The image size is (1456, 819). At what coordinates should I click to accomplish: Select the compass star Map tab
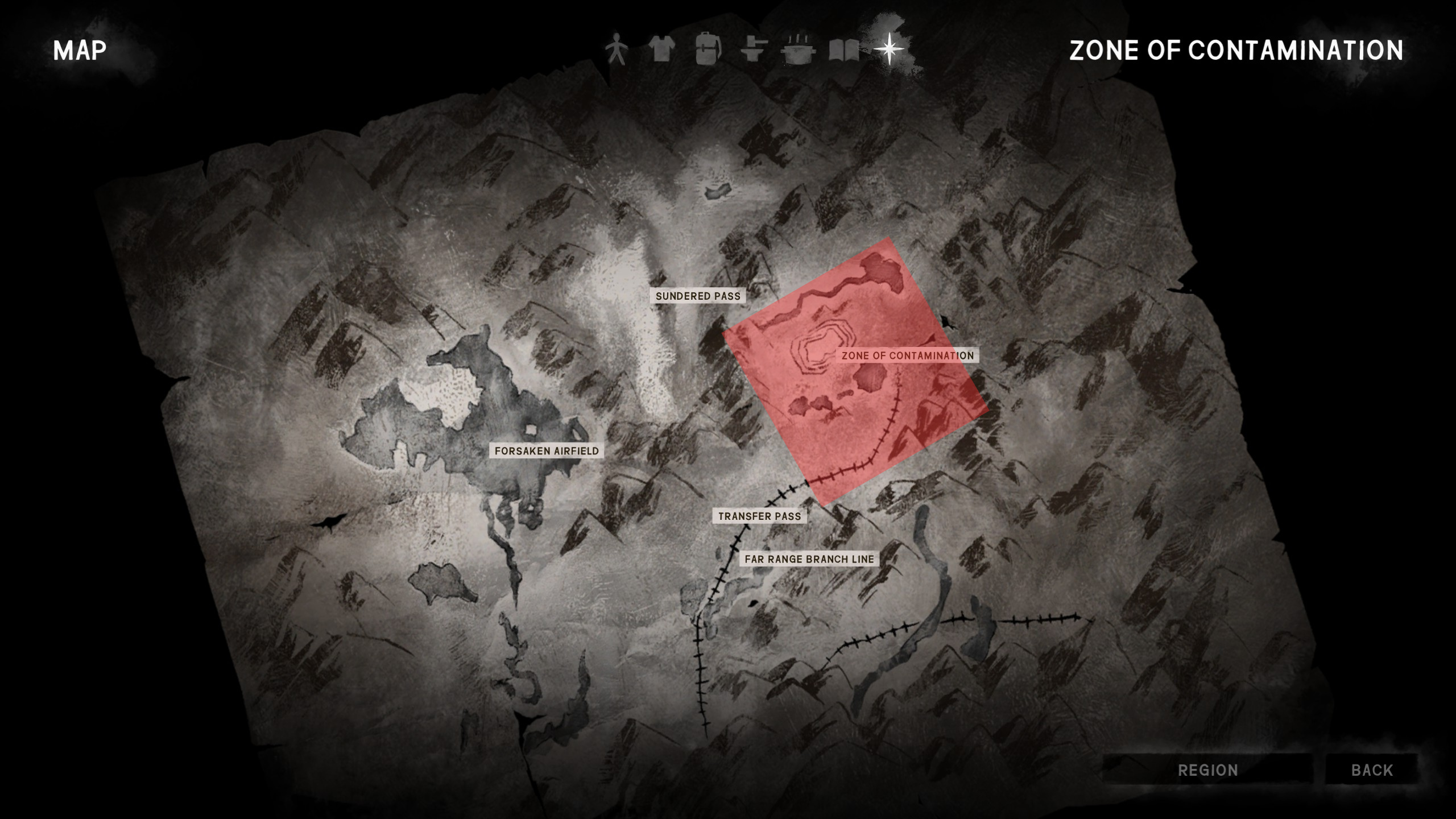888,50
